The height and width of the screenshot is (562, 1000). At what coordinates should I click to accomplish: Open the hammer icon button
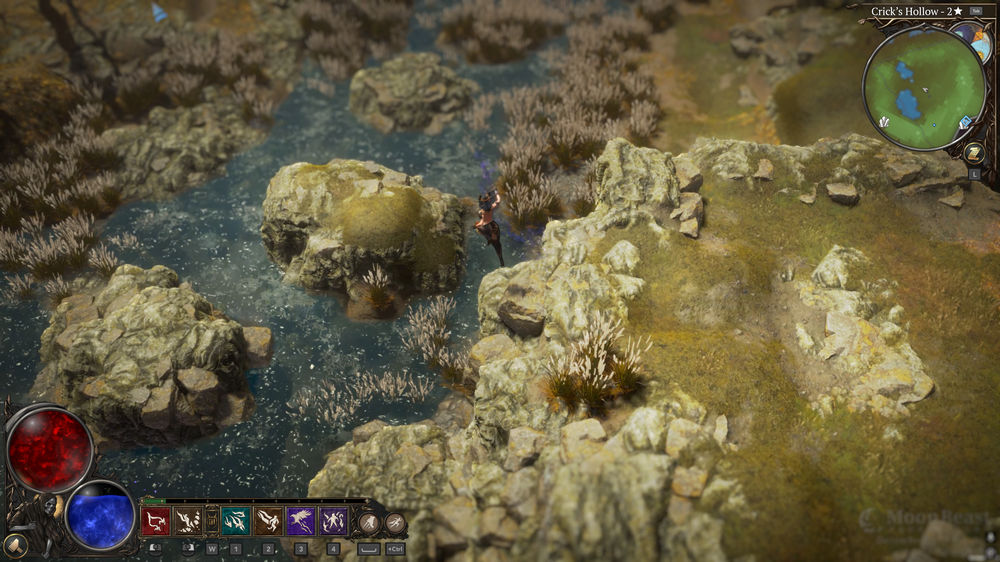pos(15,545)
